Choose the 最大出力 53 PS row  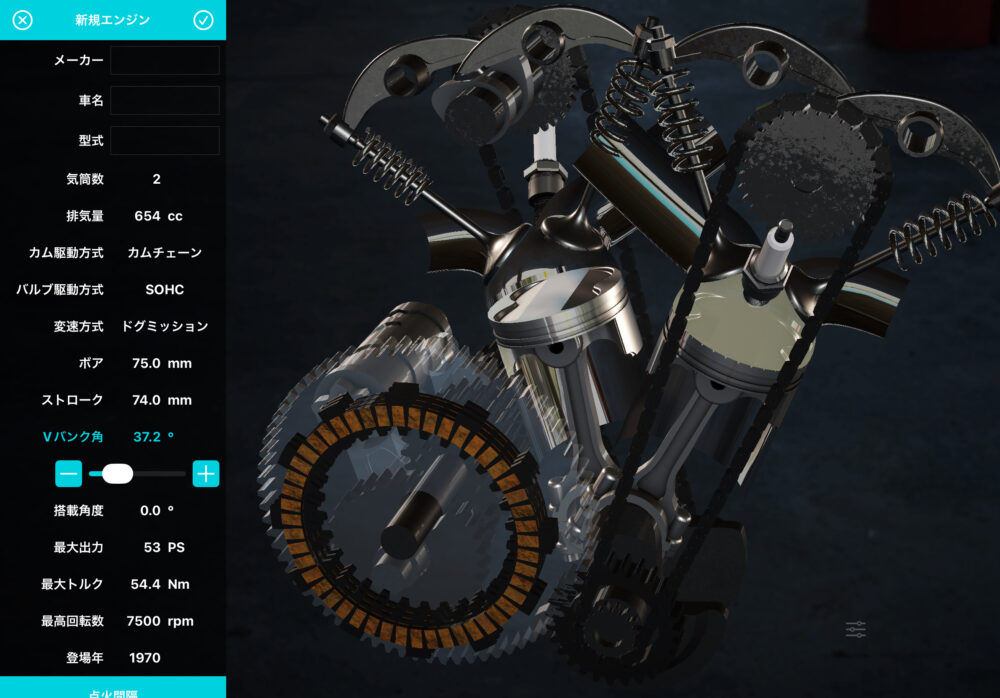click(113, 548)
